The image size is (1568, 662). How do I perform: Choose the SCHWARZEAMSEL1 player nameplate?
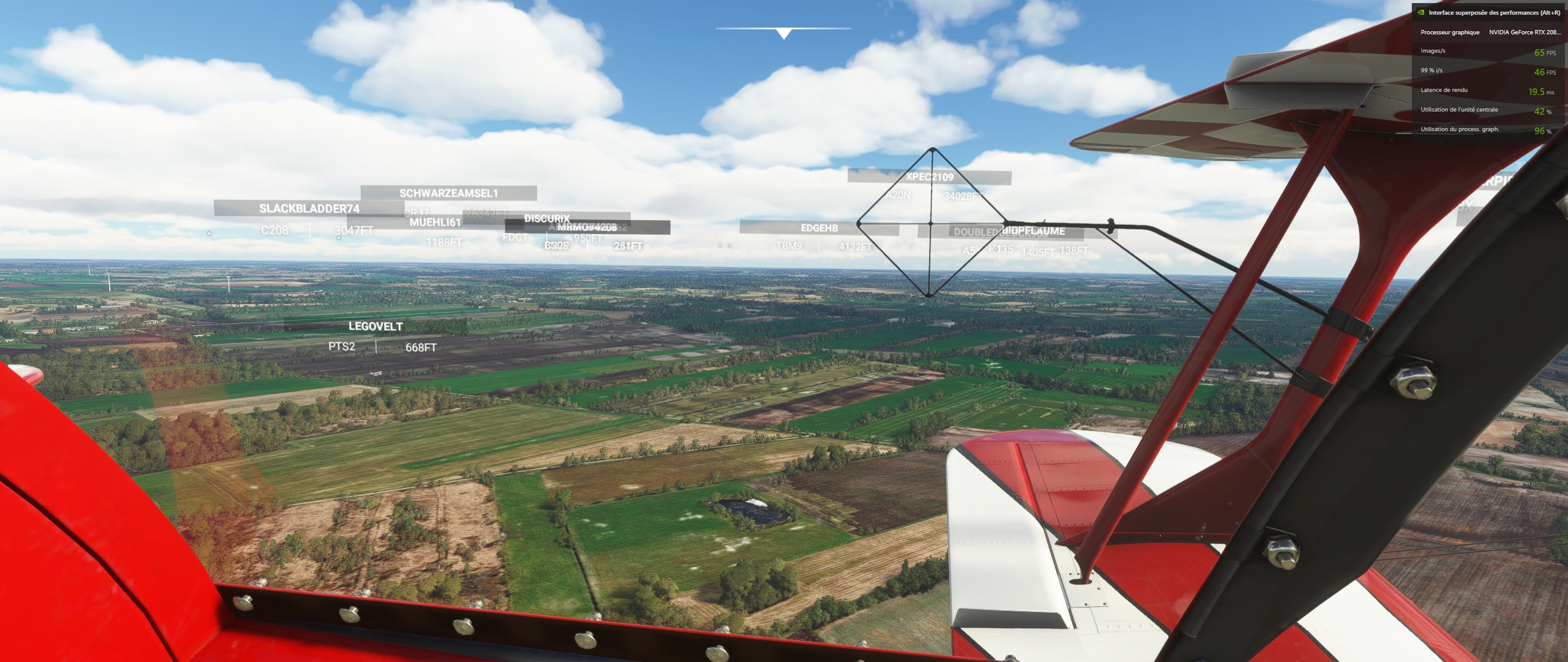tap(448, 194)
